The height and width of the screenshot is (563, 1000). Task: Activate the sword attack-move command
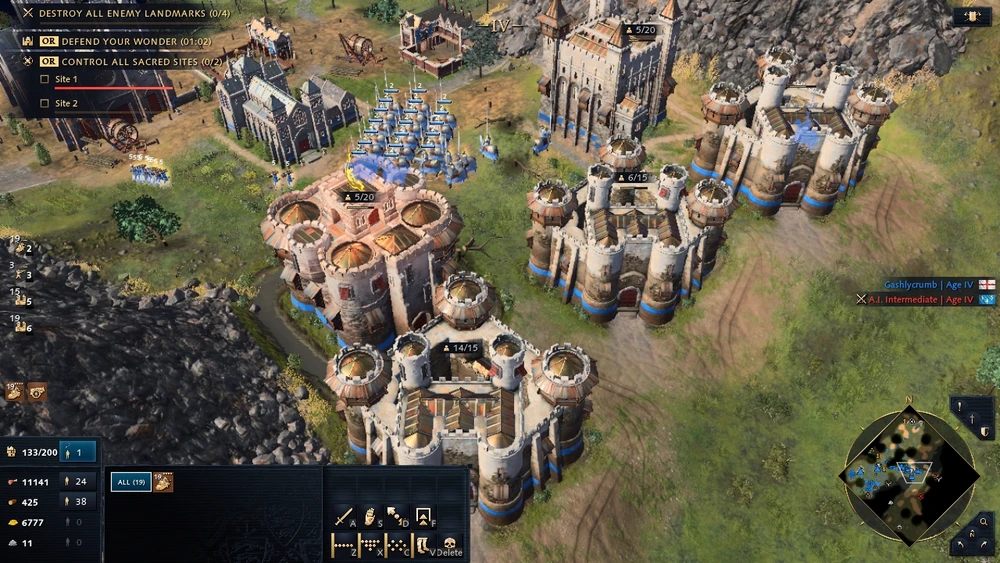coord(345,517)
